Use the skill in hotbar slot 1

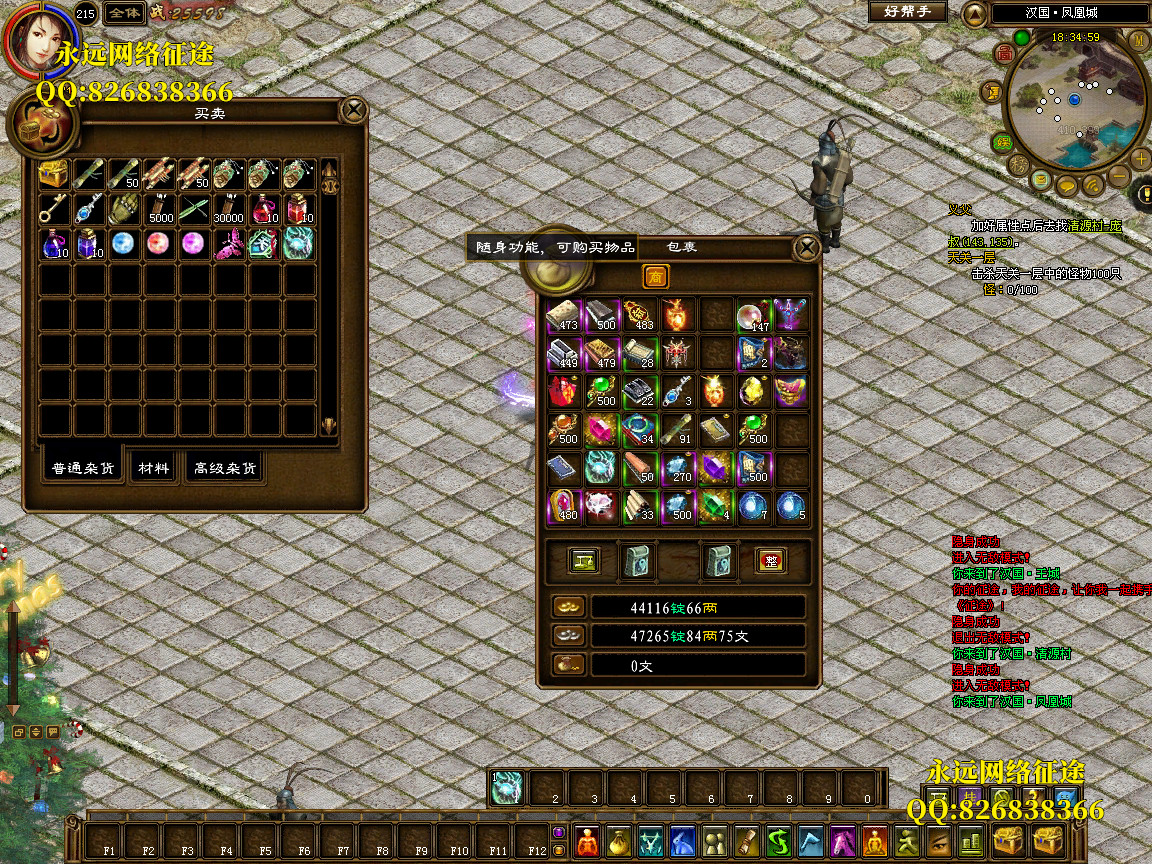(x=508, y=787)
